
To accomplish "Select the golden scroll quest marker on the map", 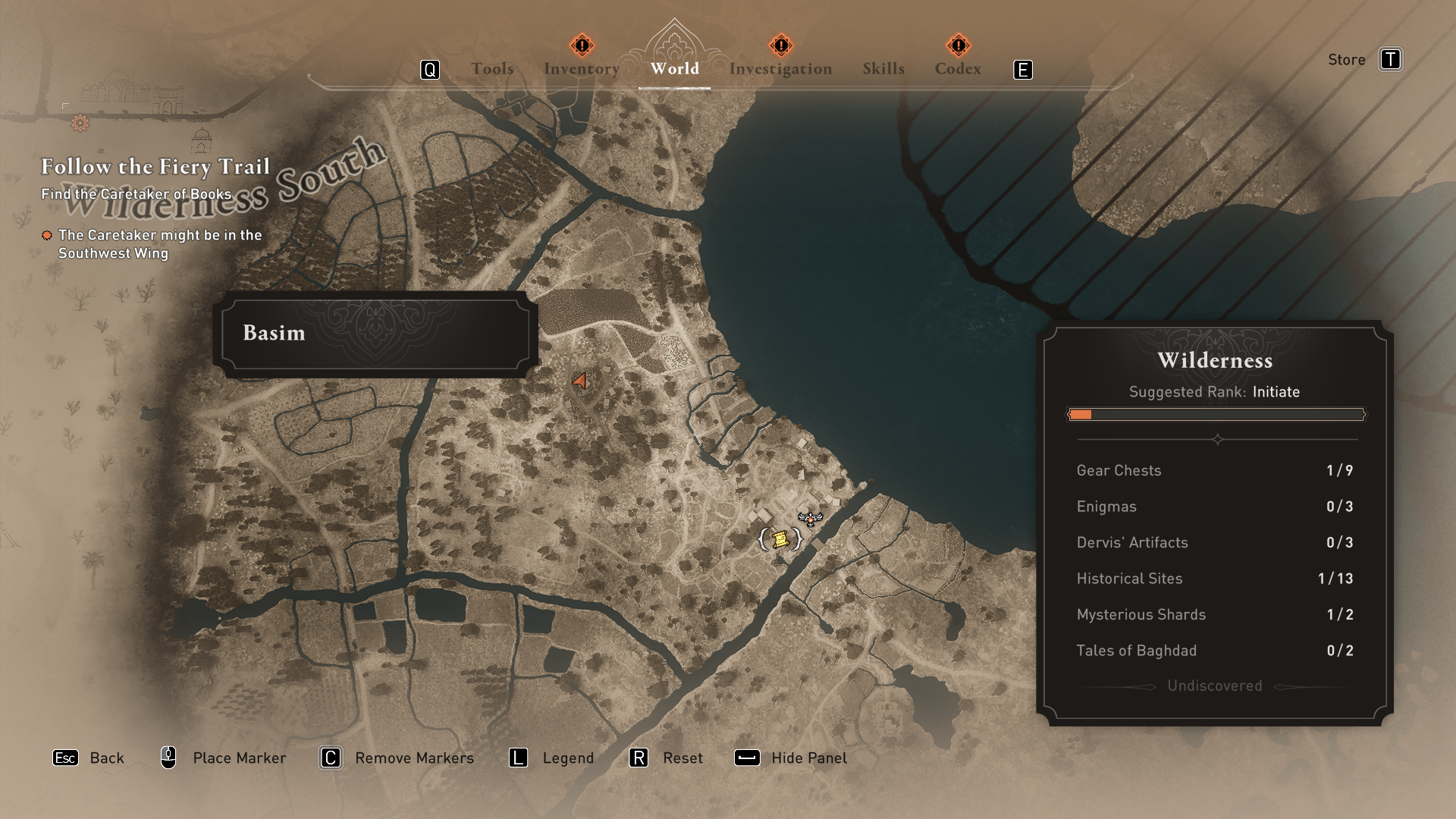I will [780, 540].
